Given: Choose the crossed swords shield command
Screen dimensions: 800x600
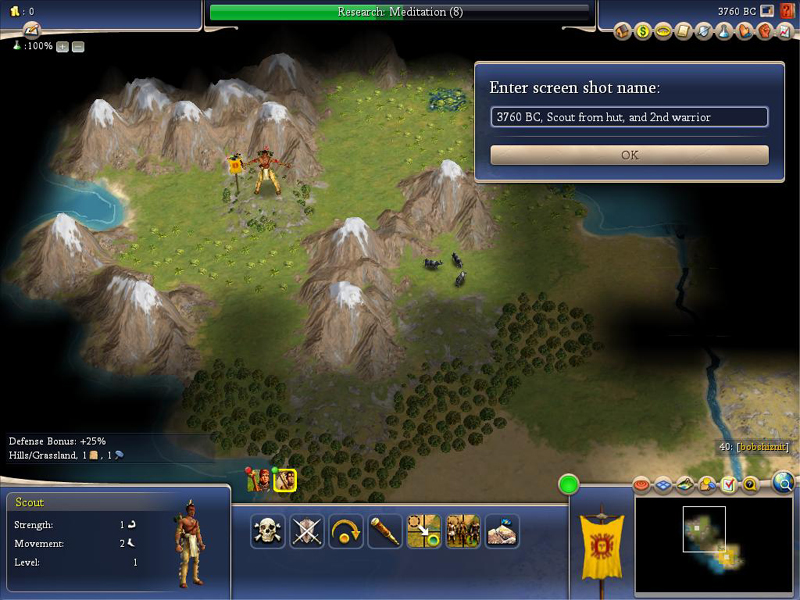Looking at the screenshot, I should [307, 532].
